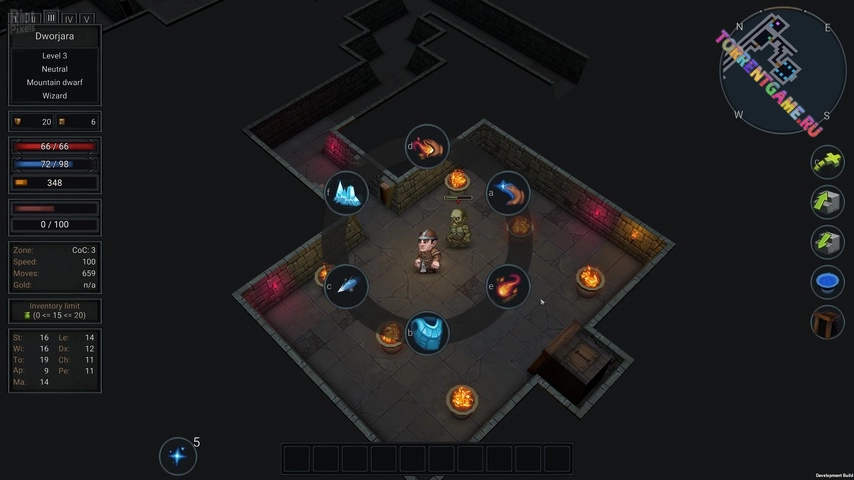Cast the fireball spell (e)
The width and height of the screenshot is (854, 480).
tap(508, 286)
